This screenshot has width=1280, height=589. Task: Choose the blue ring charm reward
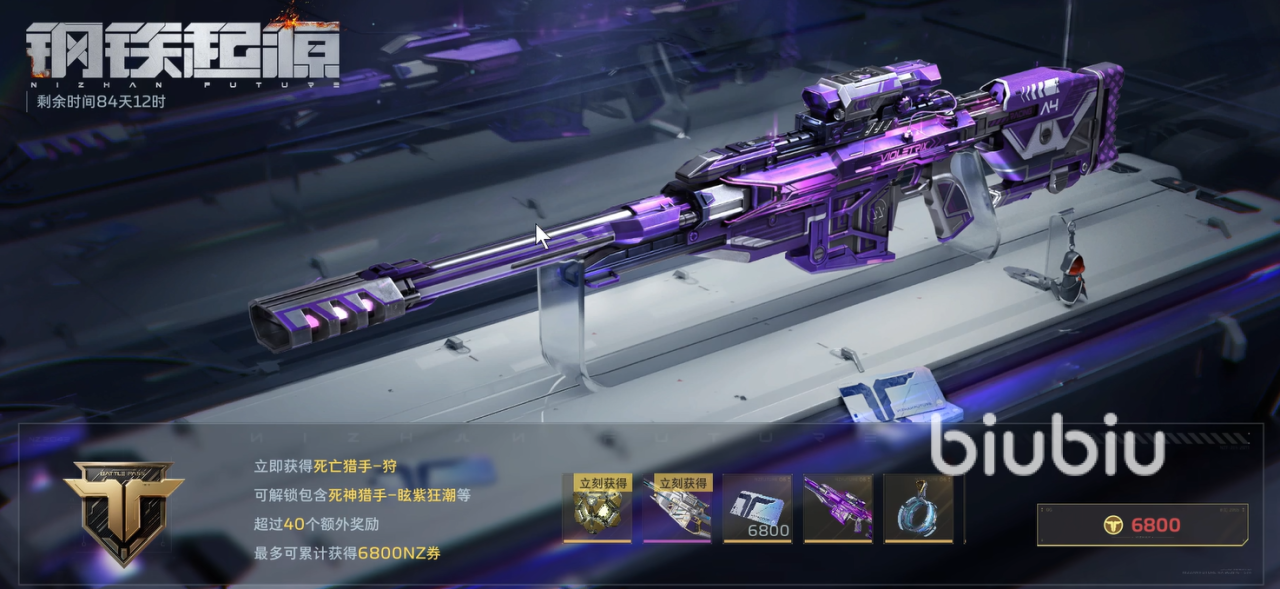[x=918, y=509]
